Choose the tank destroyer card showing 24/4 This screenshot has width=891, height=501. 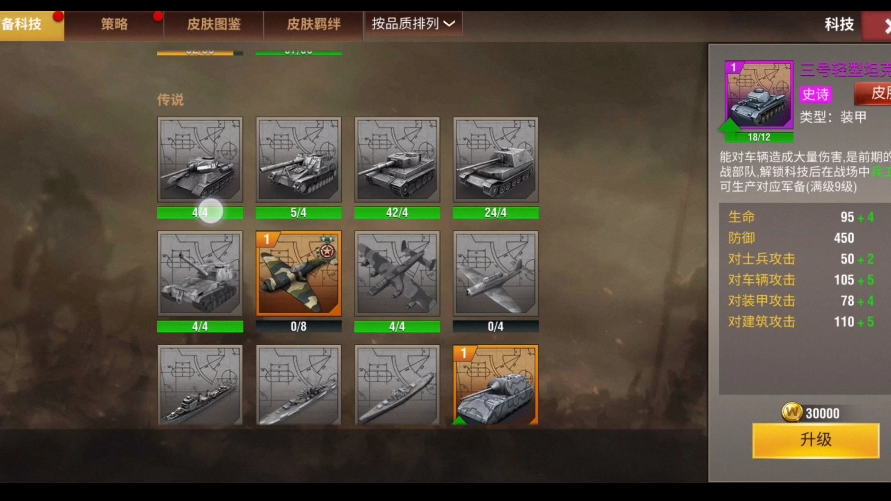496,160
